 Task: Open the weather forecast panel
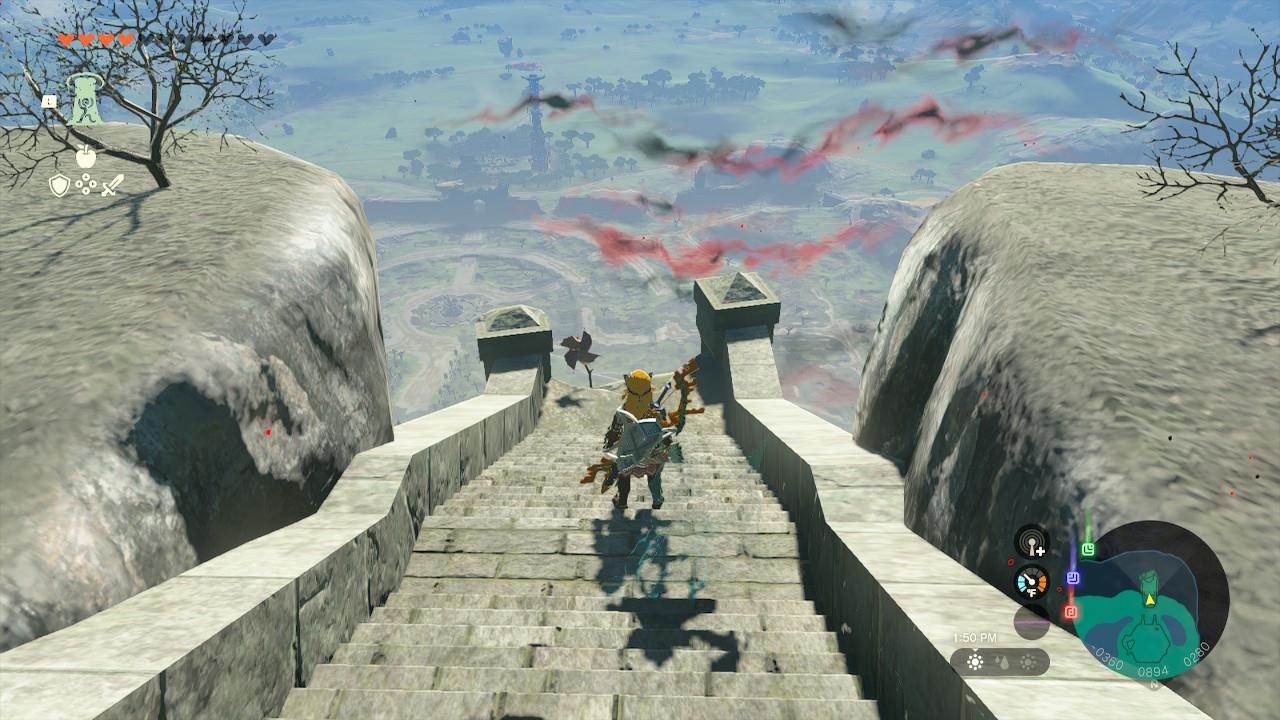(x=999, y=662)
